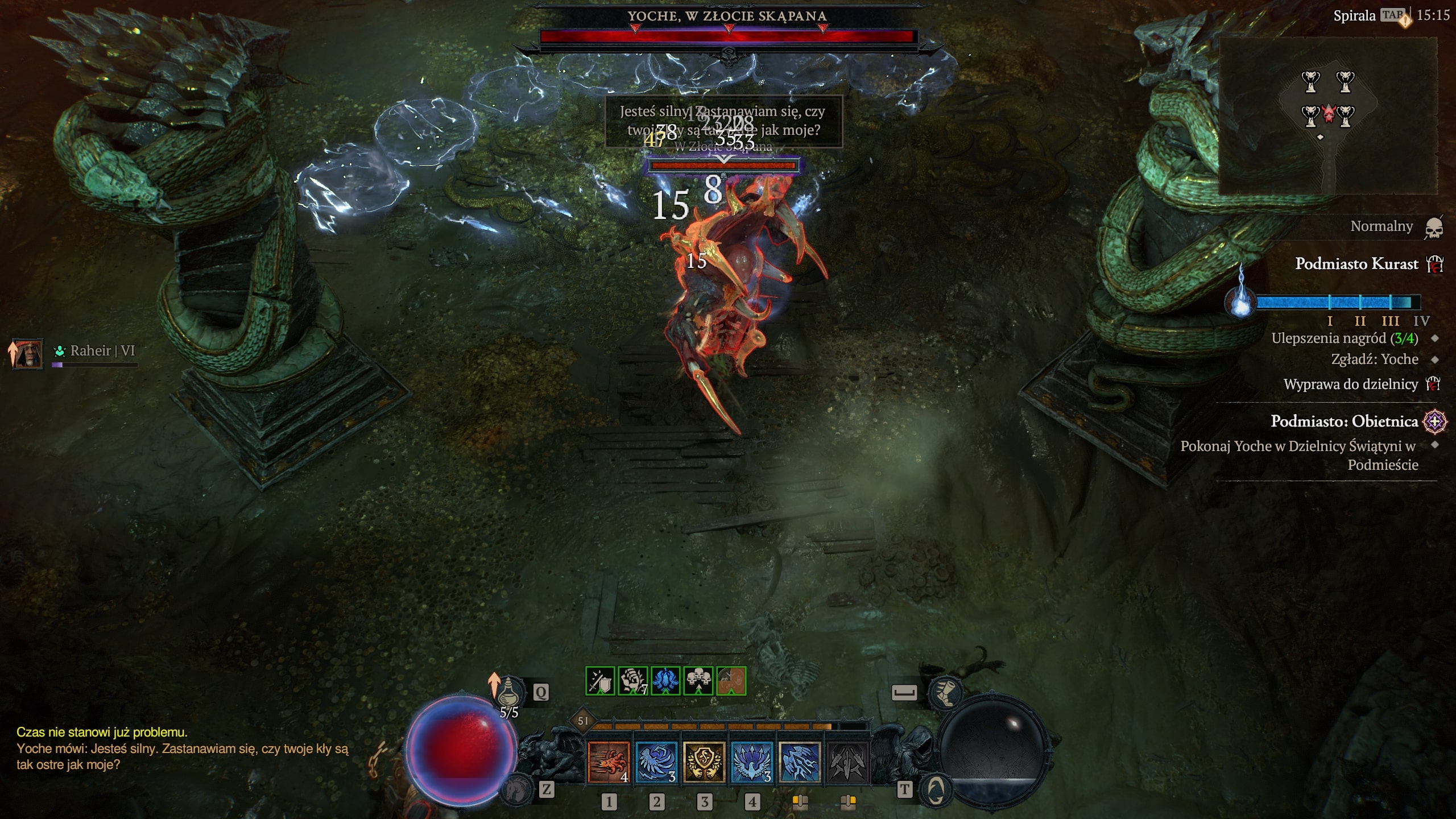Select Raheir mercenary portrait
Image resolution: width=1456 pixels, height=819 pixels.
pyautogui.click(x=28, y=353)
